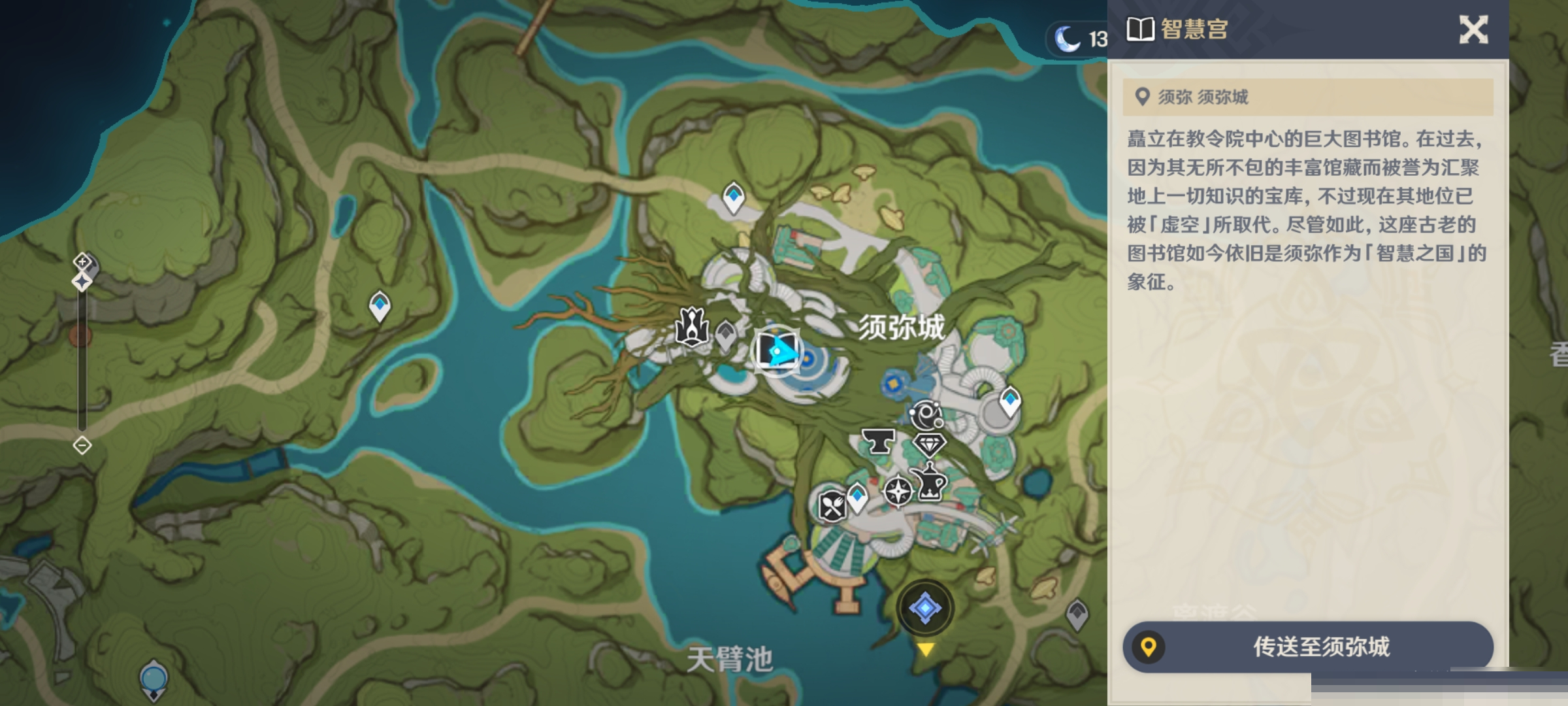Select the fork and knife restaurant marker
The width and height of the screenshot is (1568, 706).
click(832, 506)
